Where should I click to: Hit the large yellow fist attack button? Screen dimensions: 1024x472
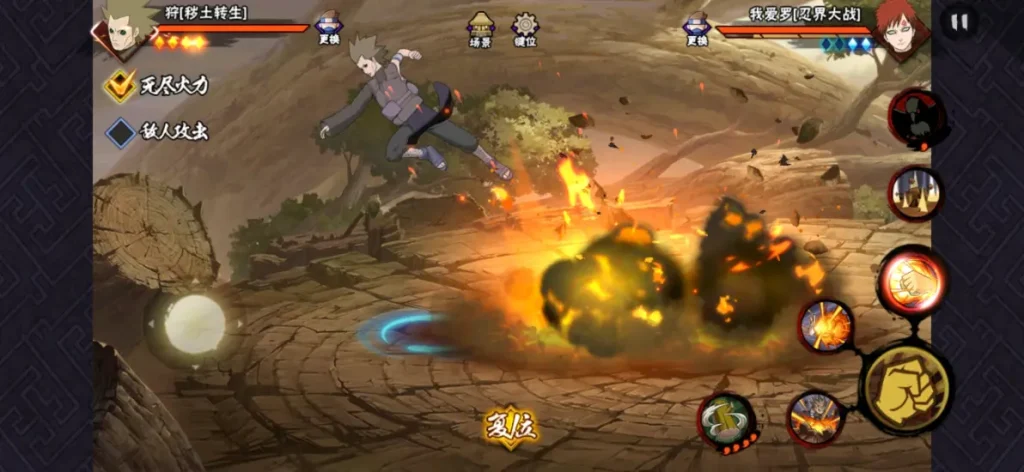(x=905, y=389)
